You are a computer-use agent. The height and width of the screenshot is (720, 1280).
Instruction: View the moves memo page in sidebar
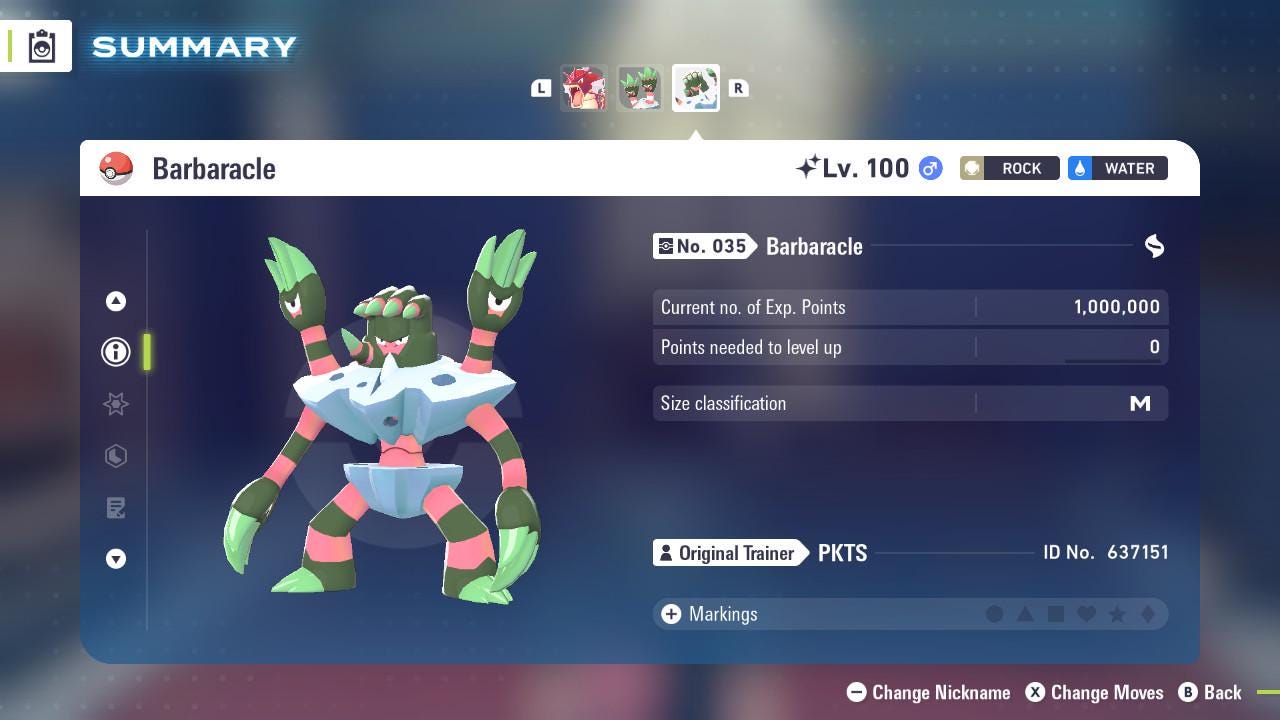click(116, 508)
